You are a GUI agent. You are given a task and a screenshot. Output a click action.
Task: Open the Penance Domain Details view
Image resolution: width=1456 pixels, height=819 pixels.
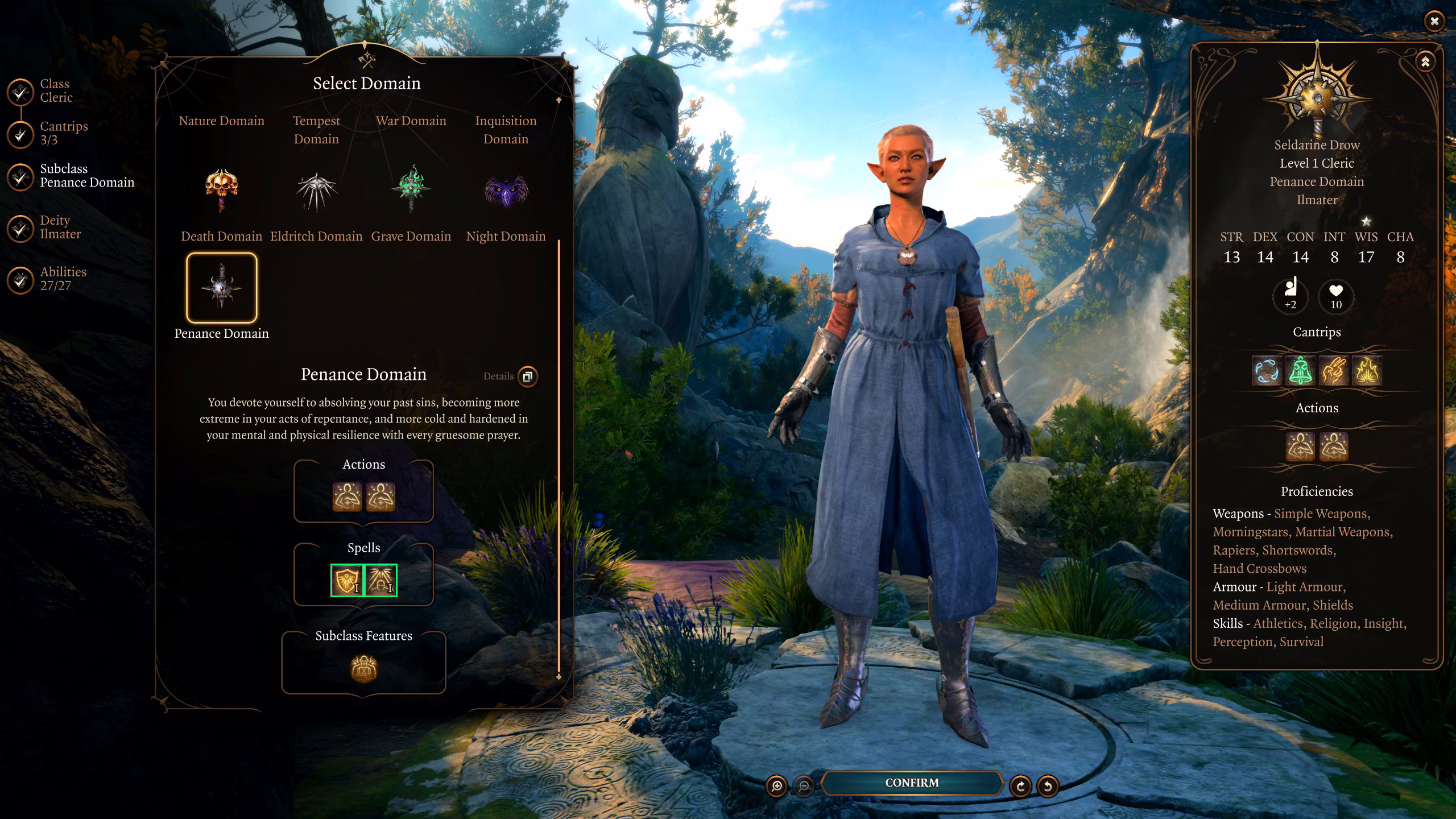[x=527, y=377]
